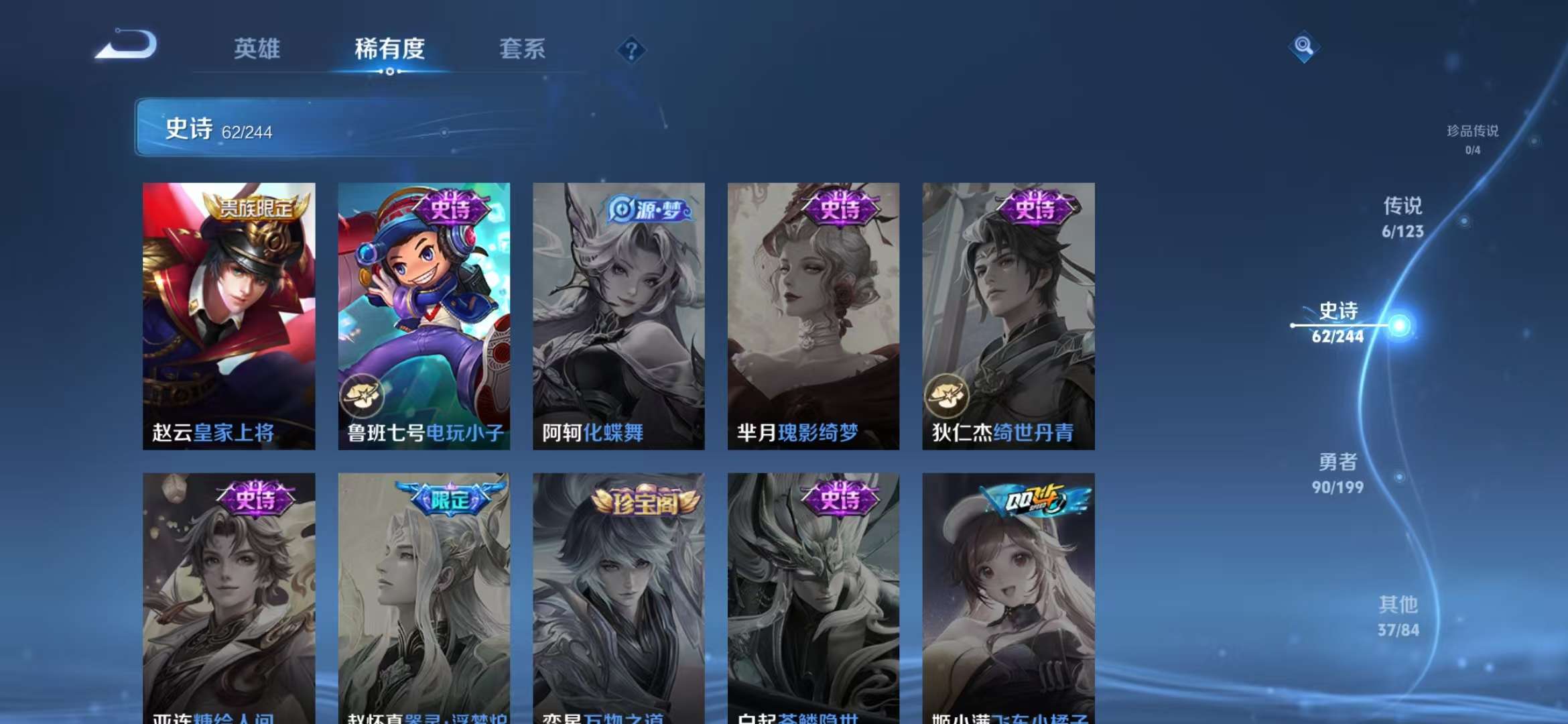Stay on the 稀有度 tab
This screenshot has height=724, width=1568.
point(390,49)
